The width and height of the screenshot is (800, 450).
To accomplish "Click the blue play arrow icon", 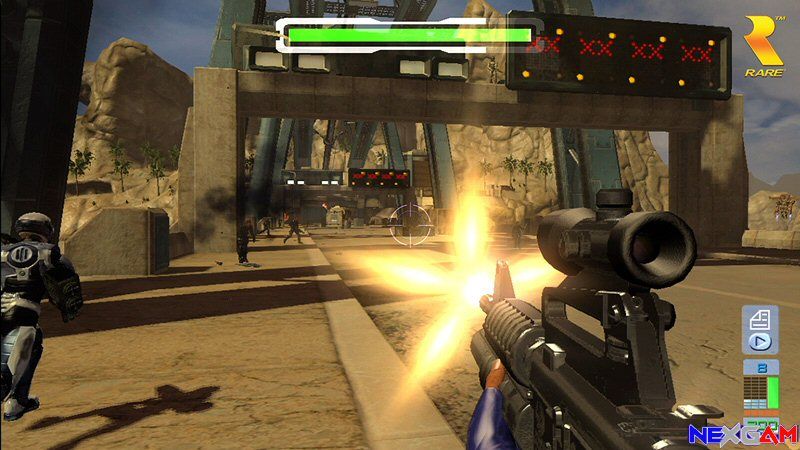I will [x=759, y=341].
